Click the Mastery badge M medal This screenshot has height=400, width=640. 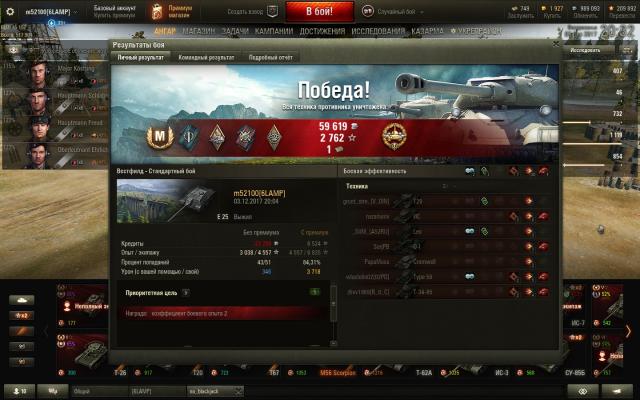pyautogui.click(x=157, y=136)
